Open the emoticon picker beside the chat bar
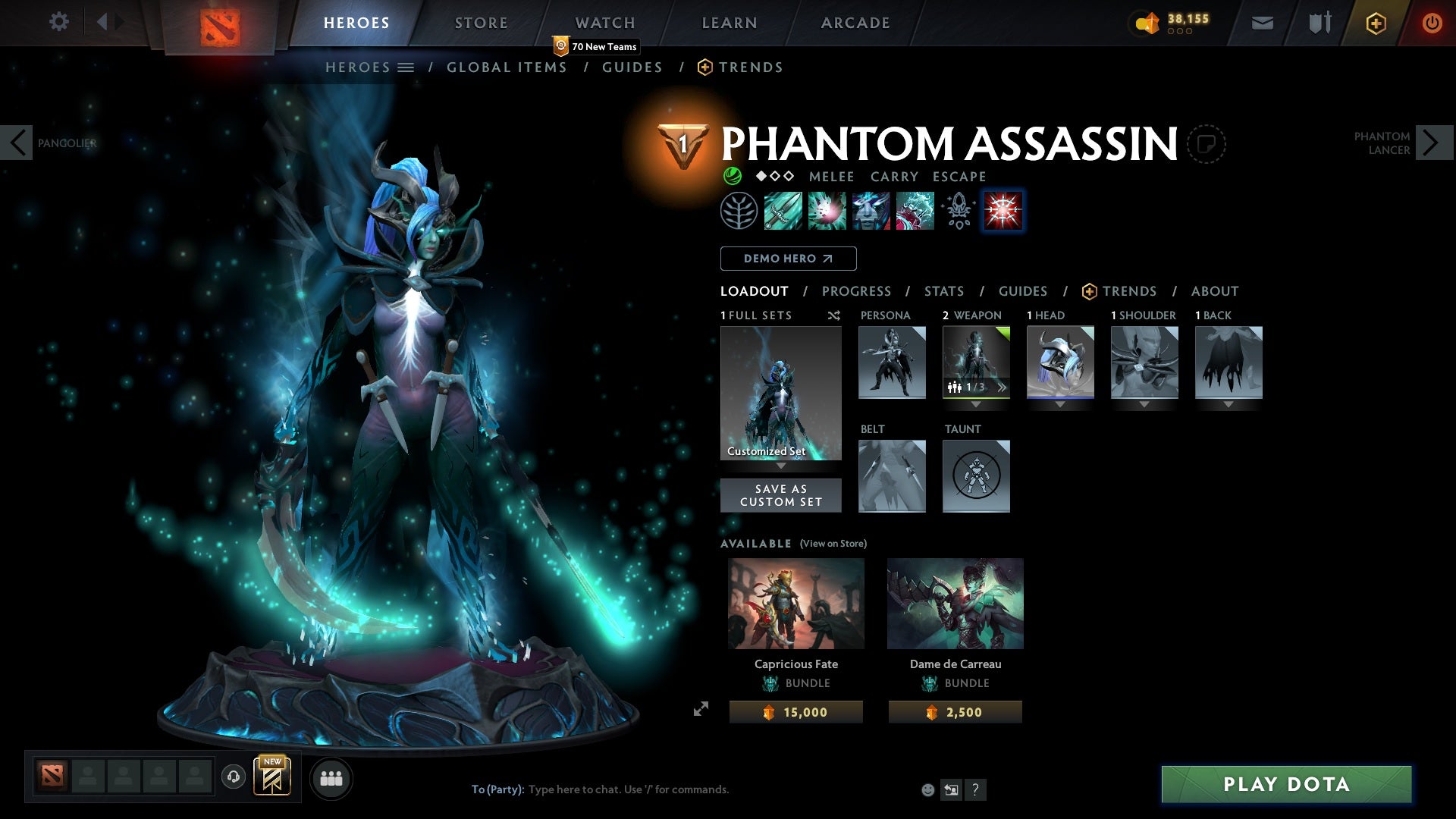Image resolution: width=1456 pixels, height=819 pixels. (927, 789)
